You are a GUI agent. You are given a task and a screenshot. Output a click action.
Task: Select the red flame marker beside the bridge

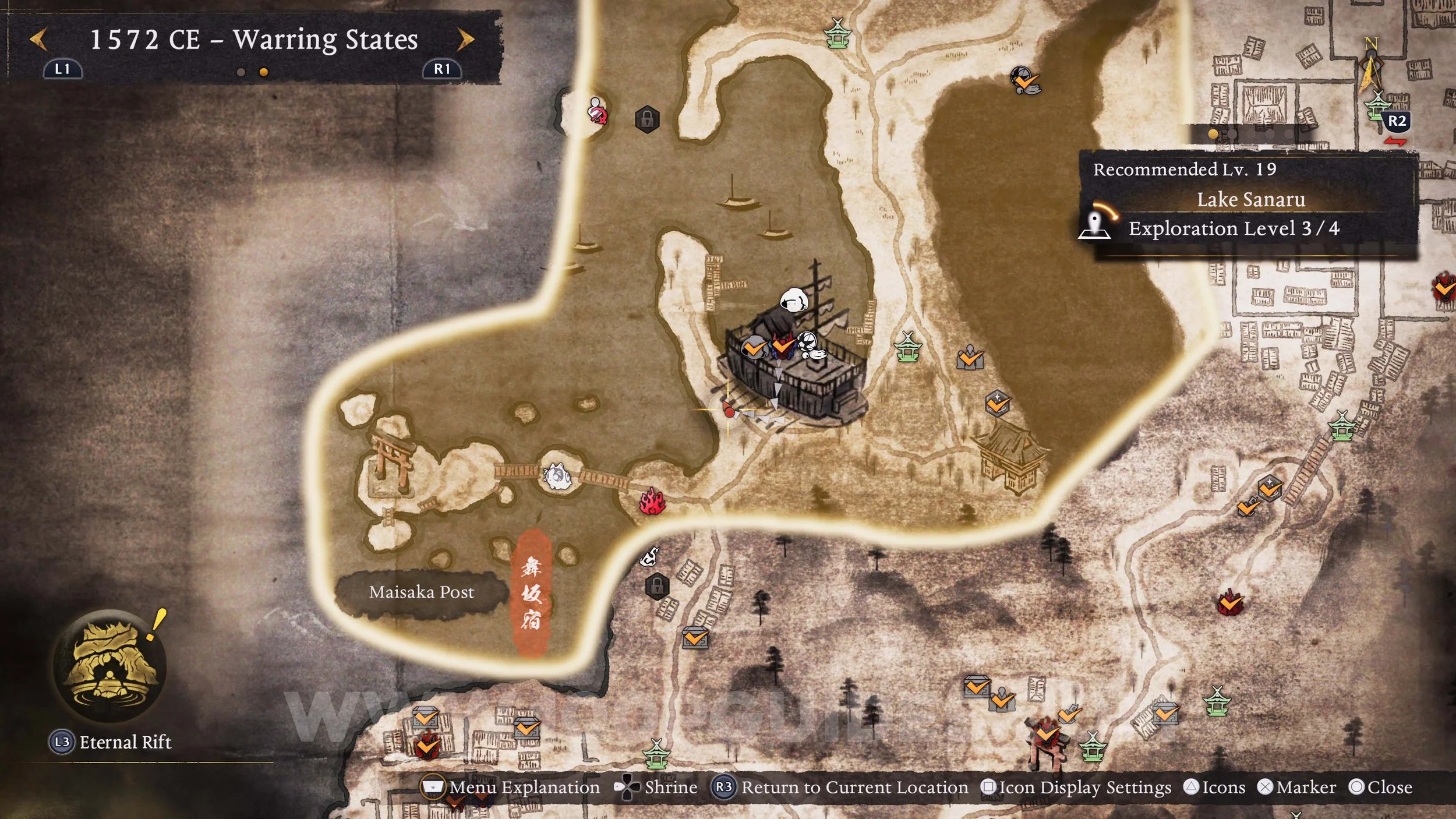(x=652, y=502)
